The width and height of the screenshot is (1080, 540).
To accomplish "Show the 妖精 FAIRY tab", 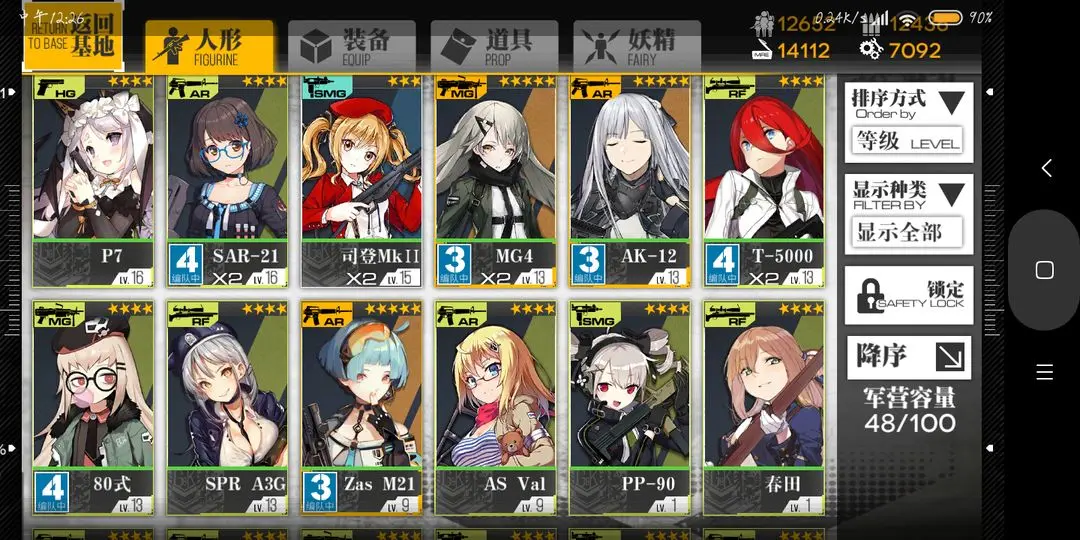I will tap(637, 46).
